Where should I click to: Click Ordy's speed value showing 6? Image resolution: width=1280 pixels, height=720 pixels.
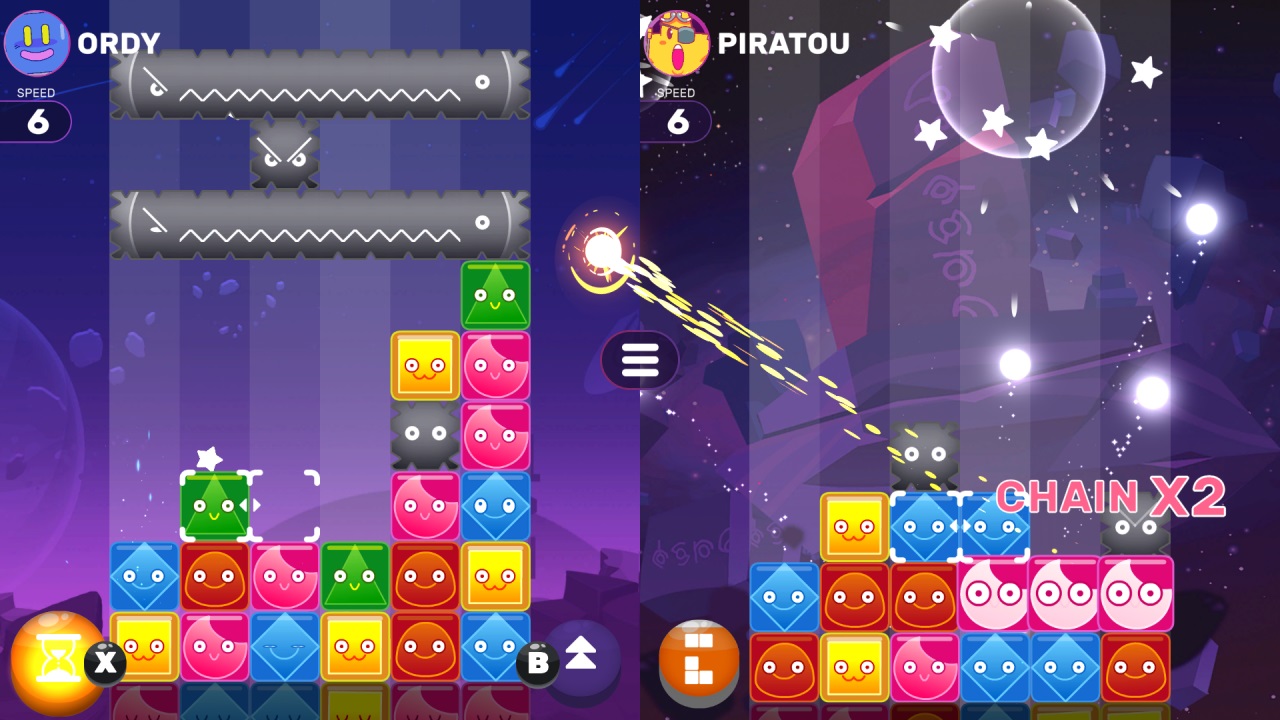(36, 122)
